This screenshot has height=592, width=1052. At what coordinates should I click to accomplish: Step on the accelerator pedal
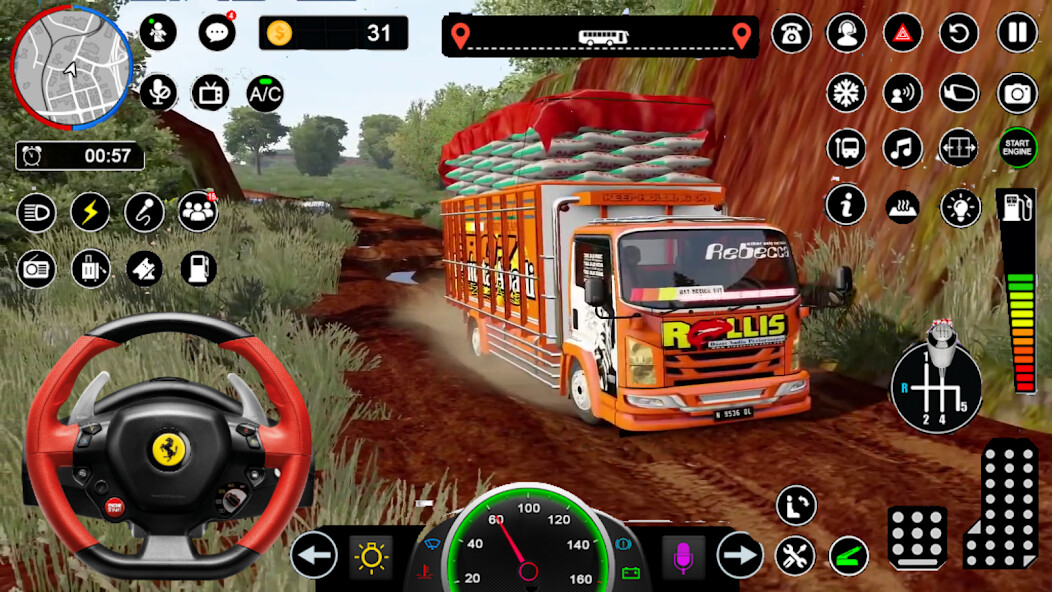coord(1000,503)
